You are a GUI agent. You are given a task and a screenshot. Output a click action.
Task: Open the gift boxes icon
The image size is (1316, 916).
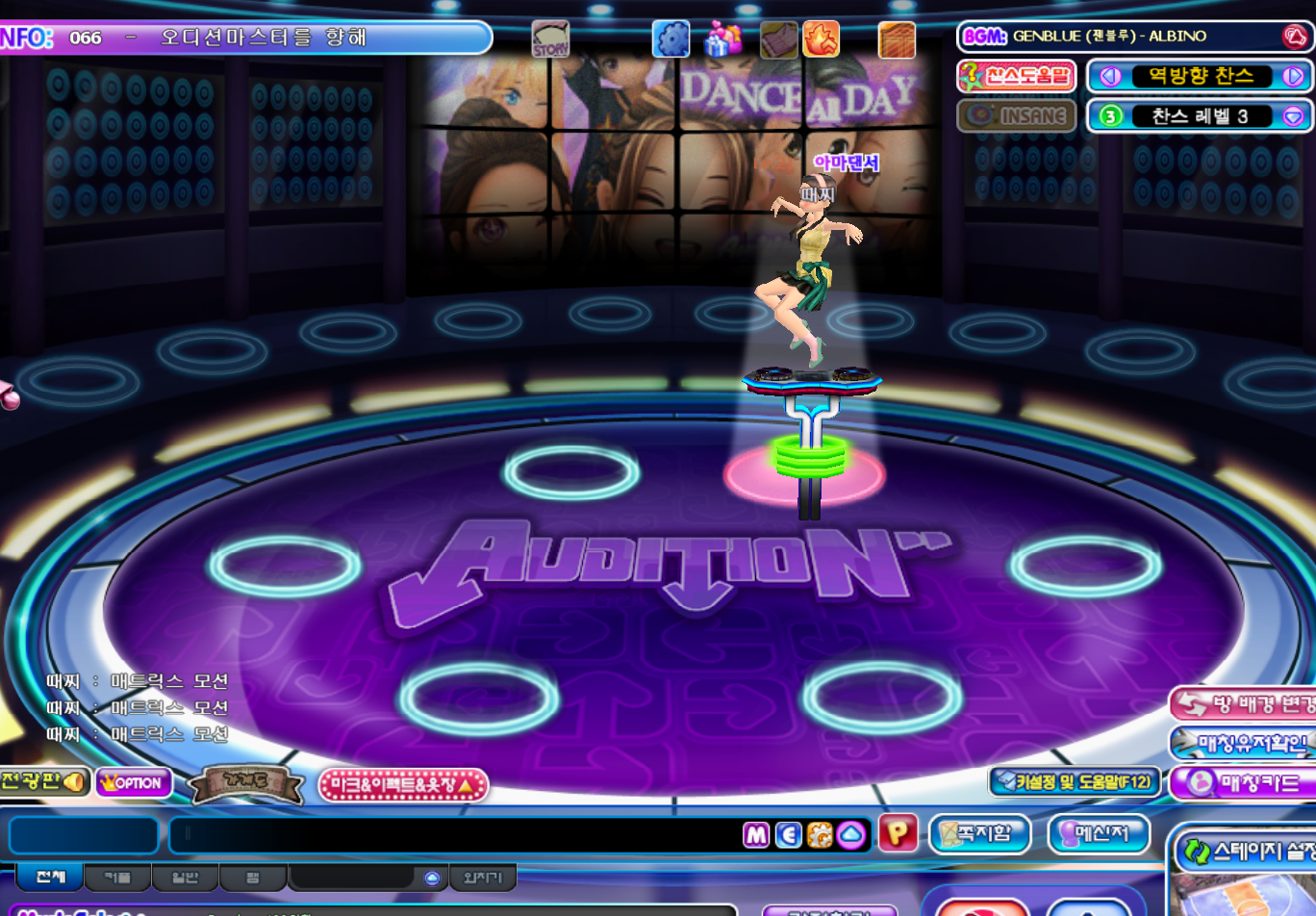tap(723, 39)
